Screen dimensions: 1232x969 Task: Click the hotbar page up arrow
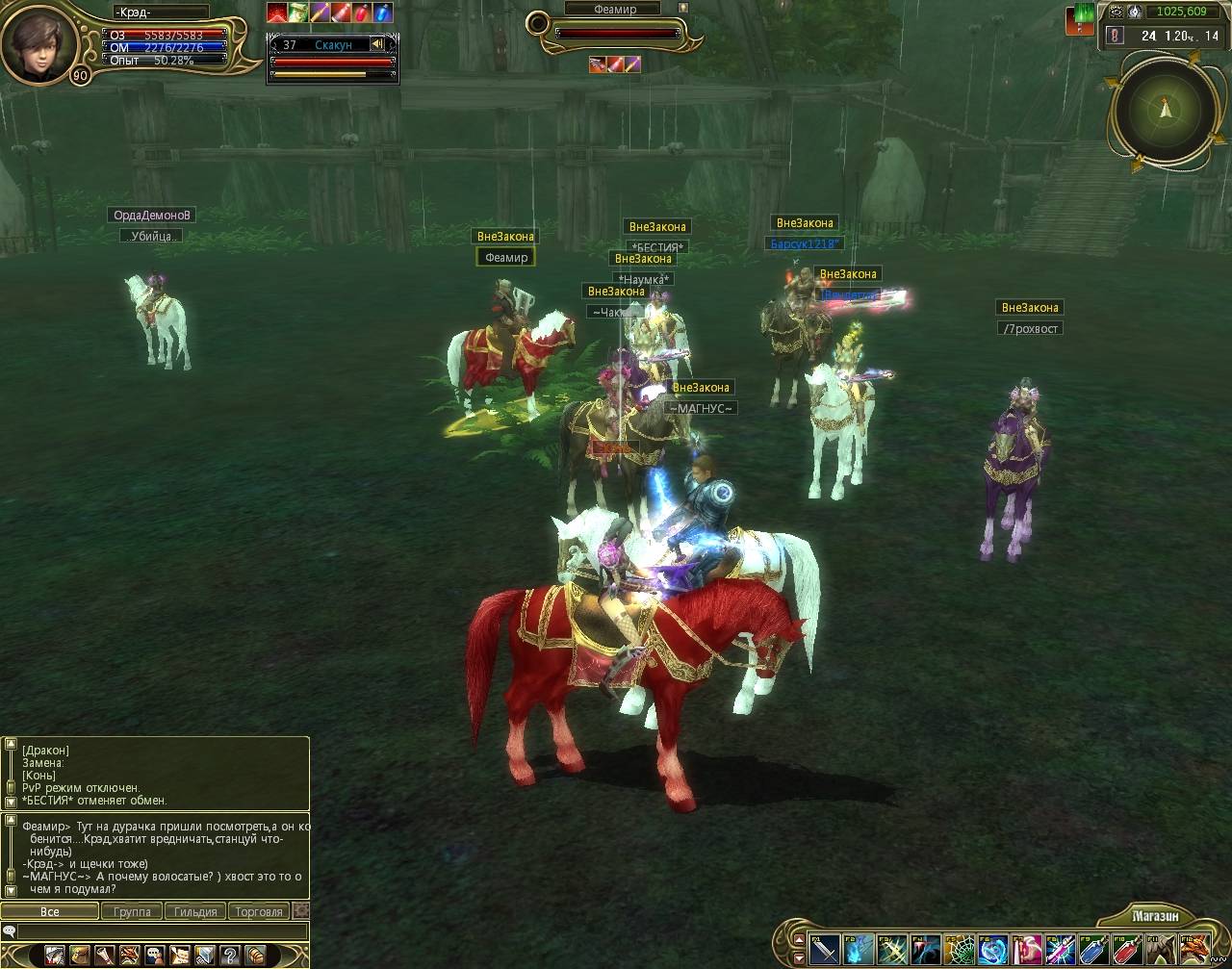pyautogui.click(x=798, y=938)
